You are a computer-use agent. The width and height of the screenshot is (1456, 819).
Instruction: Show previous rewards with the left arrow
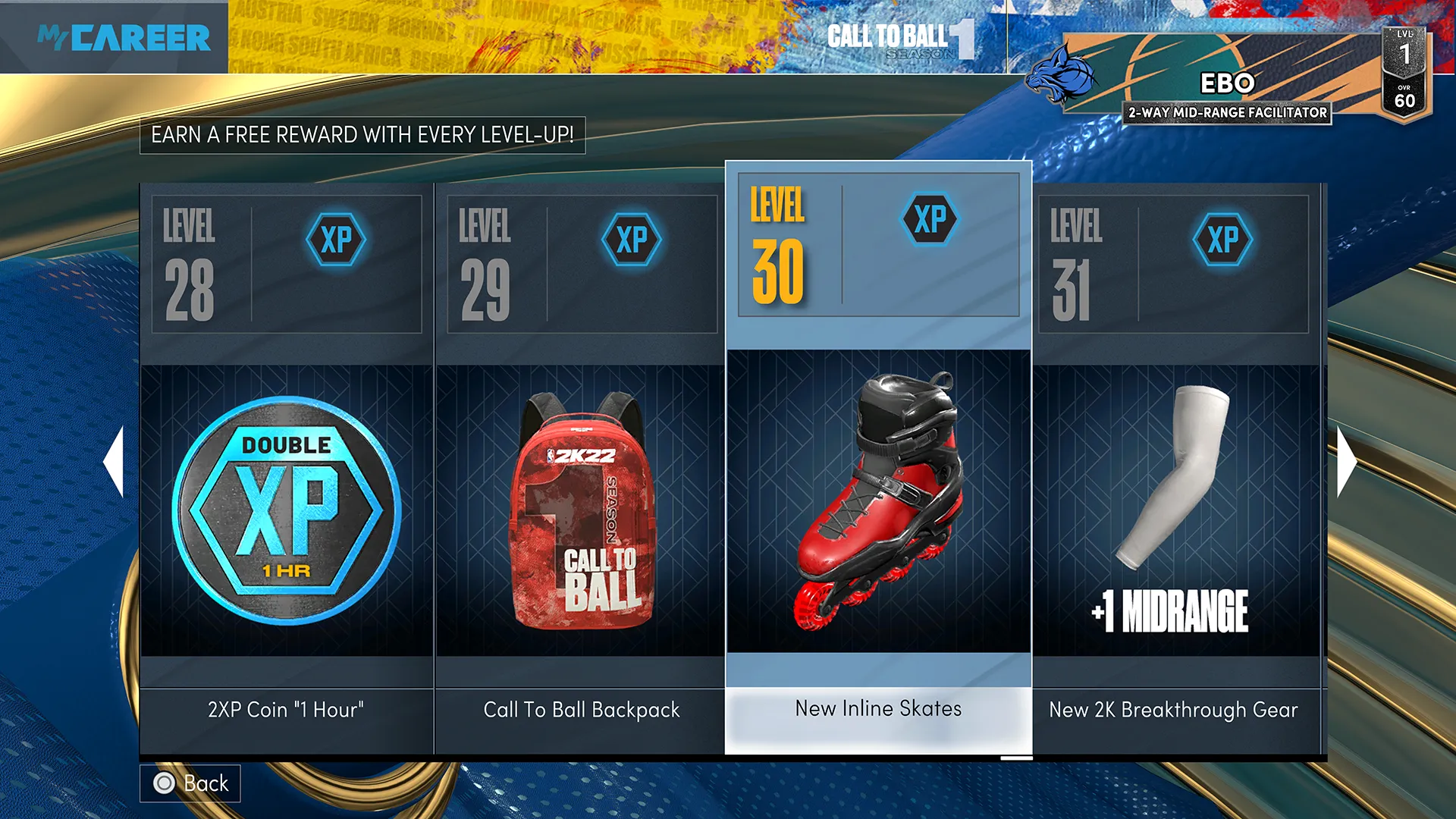click(114, 461)
